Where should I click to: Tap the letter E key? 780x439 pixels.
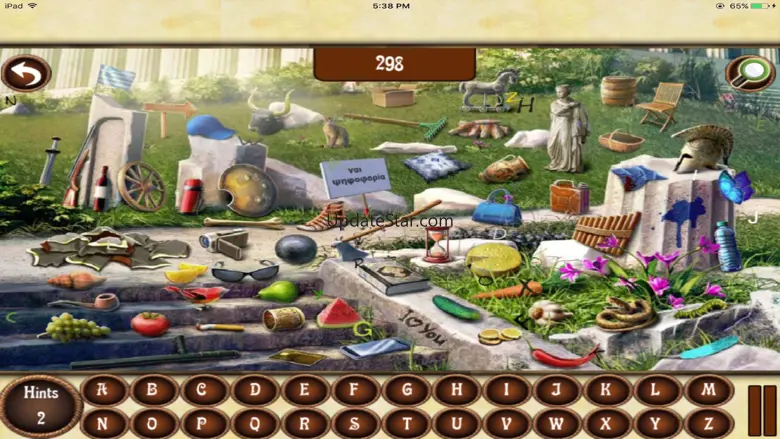305,391
